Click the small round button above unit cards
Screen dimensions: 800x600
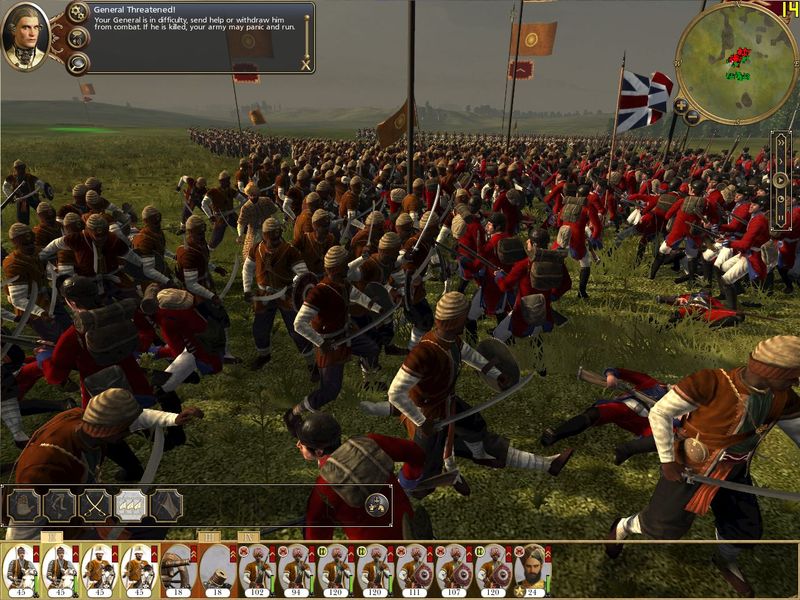point(376,503)
